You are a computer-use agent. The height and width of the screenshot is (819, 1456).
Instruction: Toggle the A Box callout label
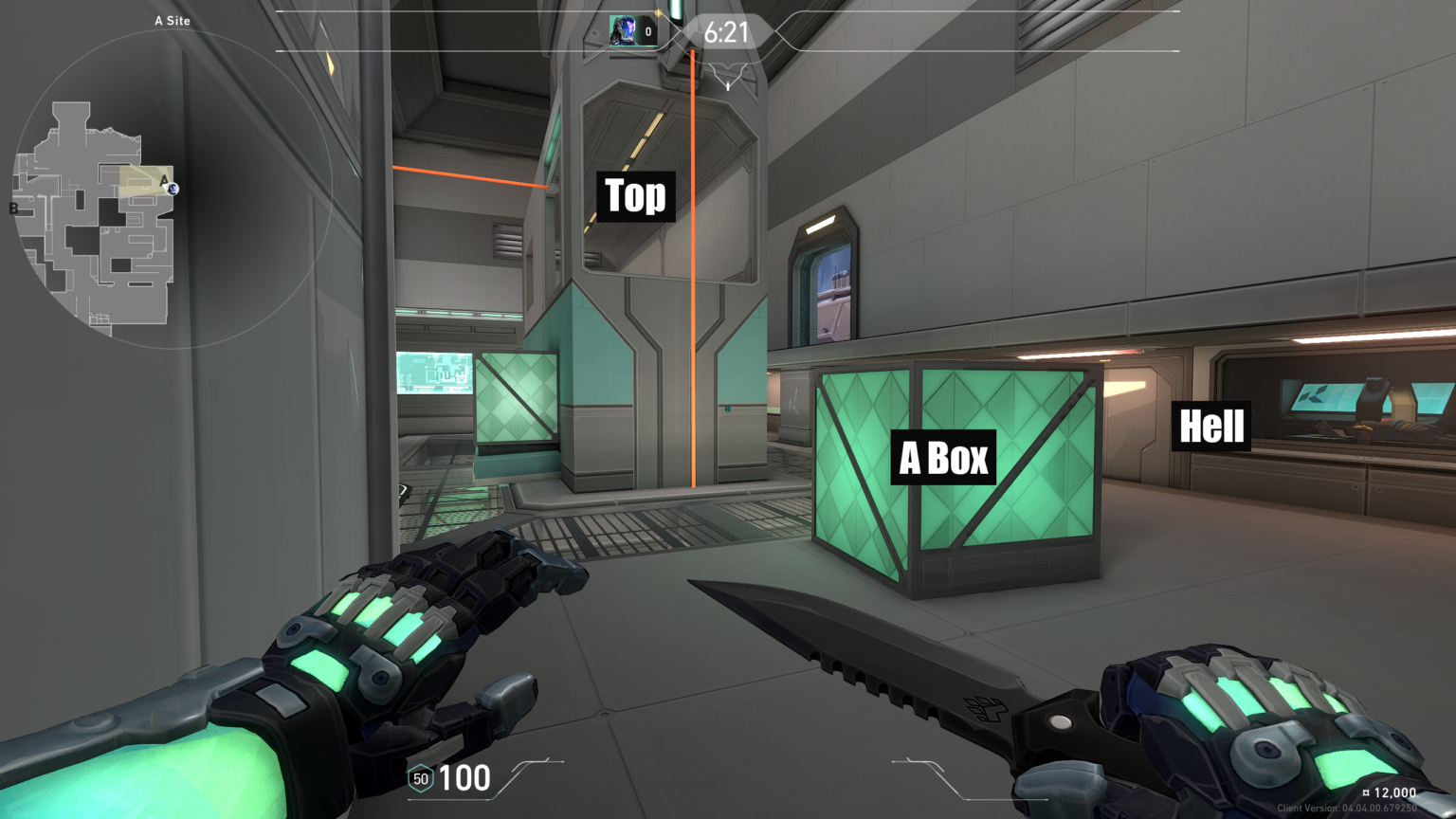point(943,457)
